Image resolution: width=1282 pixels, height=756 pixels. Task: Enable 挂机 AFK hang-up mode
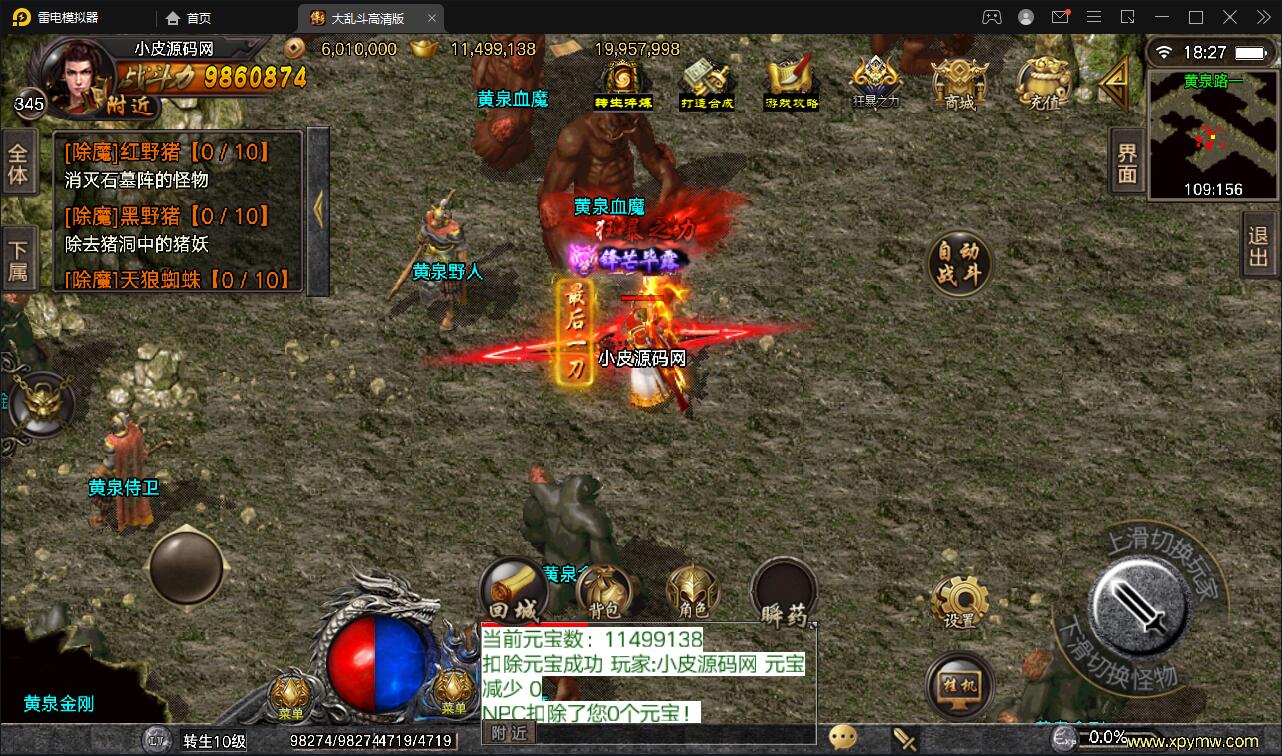pyautogui.click(x=959, y=685)
